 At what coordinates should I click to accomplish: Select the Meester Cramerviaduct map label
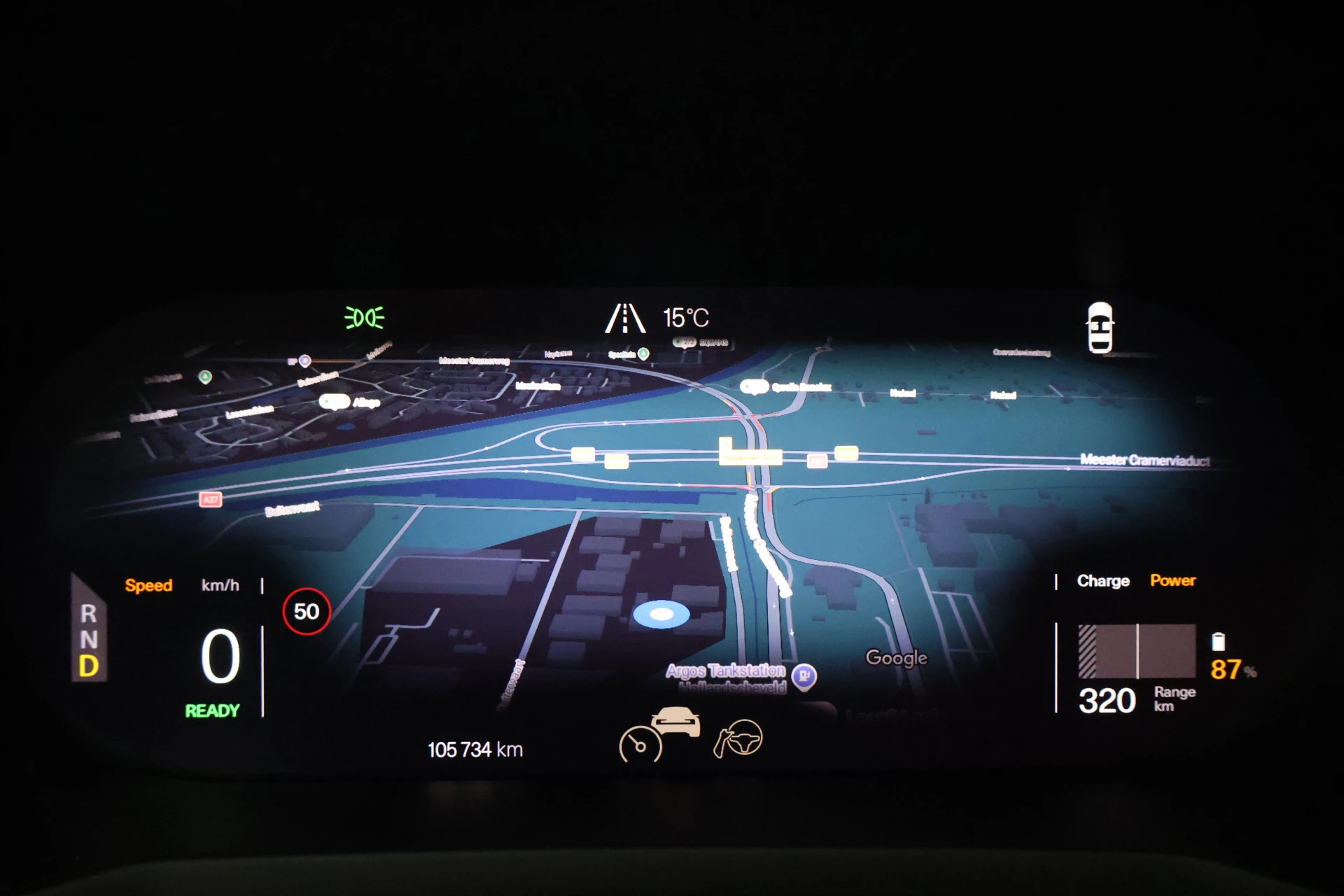pos(1144,460)
